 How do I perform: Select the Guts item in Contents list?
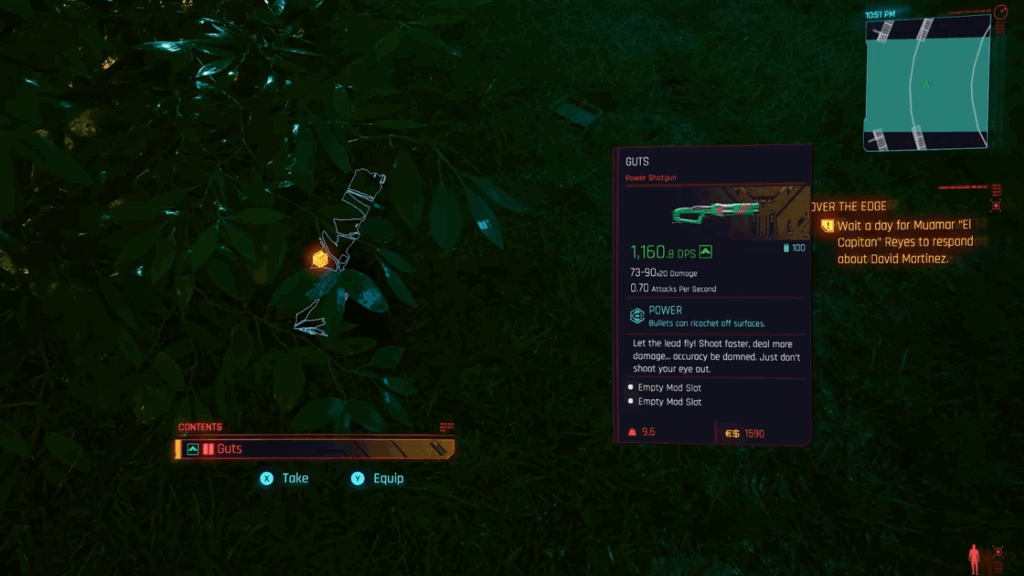(x=314, y=449)
